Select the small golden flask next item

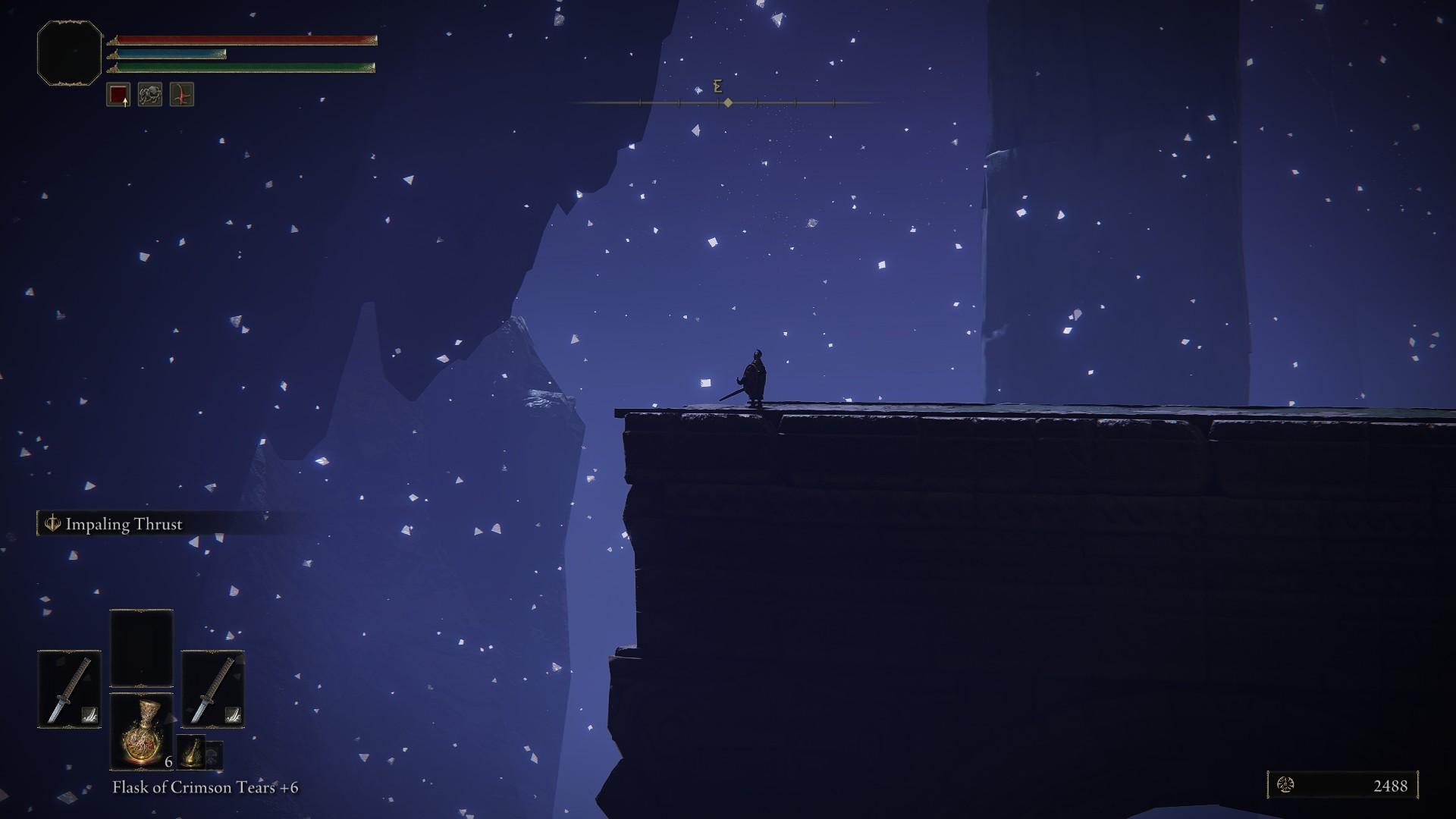(191, 750)
